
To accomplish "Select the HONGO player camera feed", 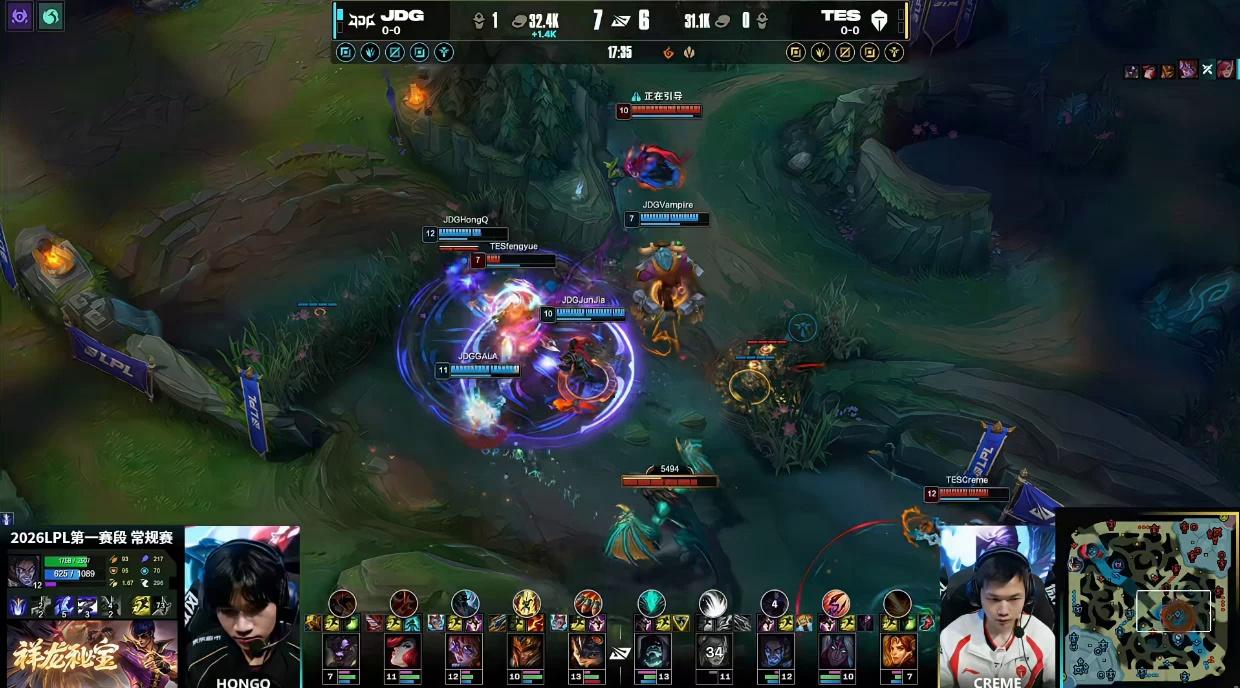I will click(x=242, y=602).
